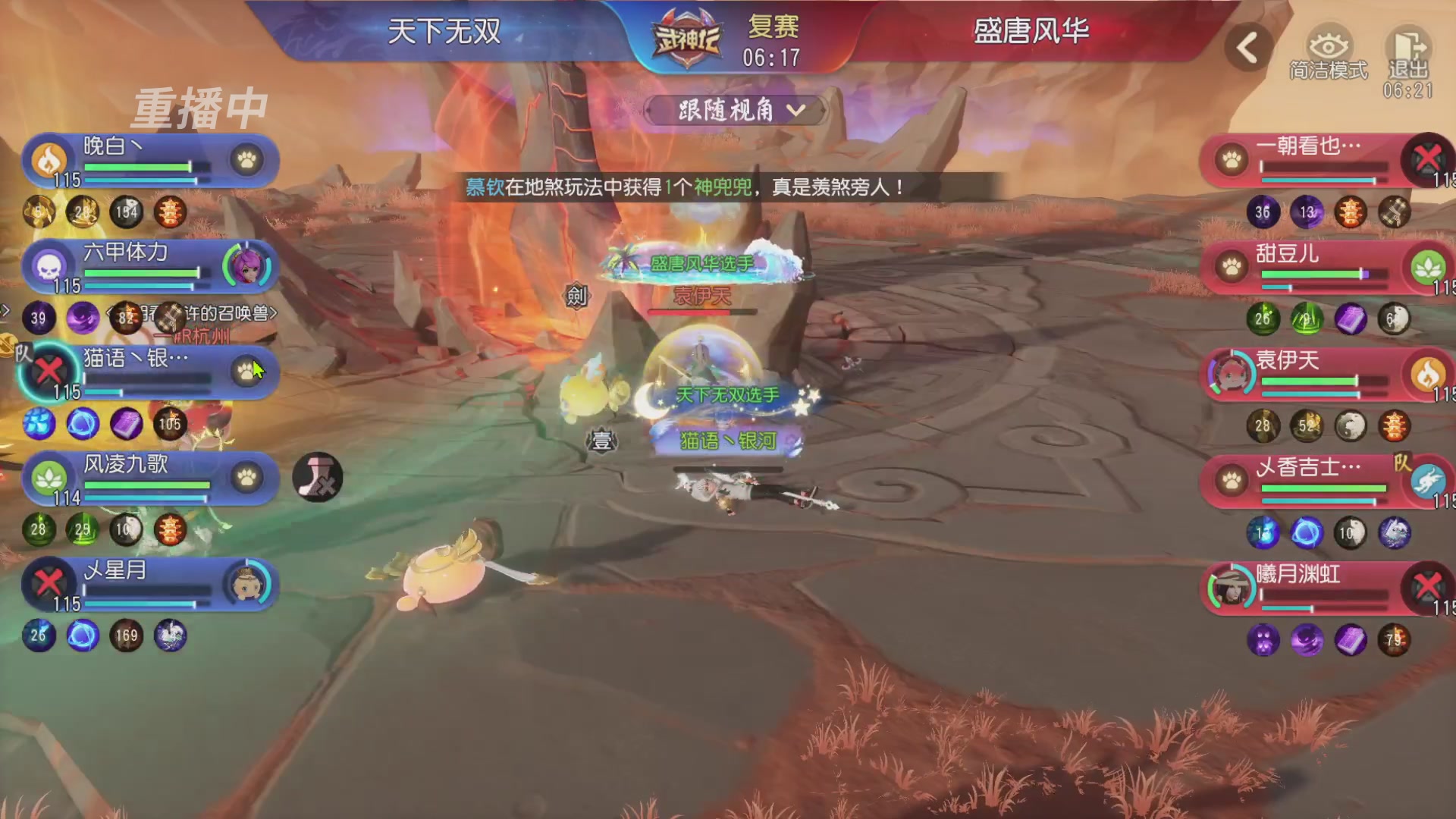The width and height of the screenshot is (1456, 819).
Task: Click the sock debuff icon near 风凌九歌
Action: pyautogui.click(x=318, y=476)
